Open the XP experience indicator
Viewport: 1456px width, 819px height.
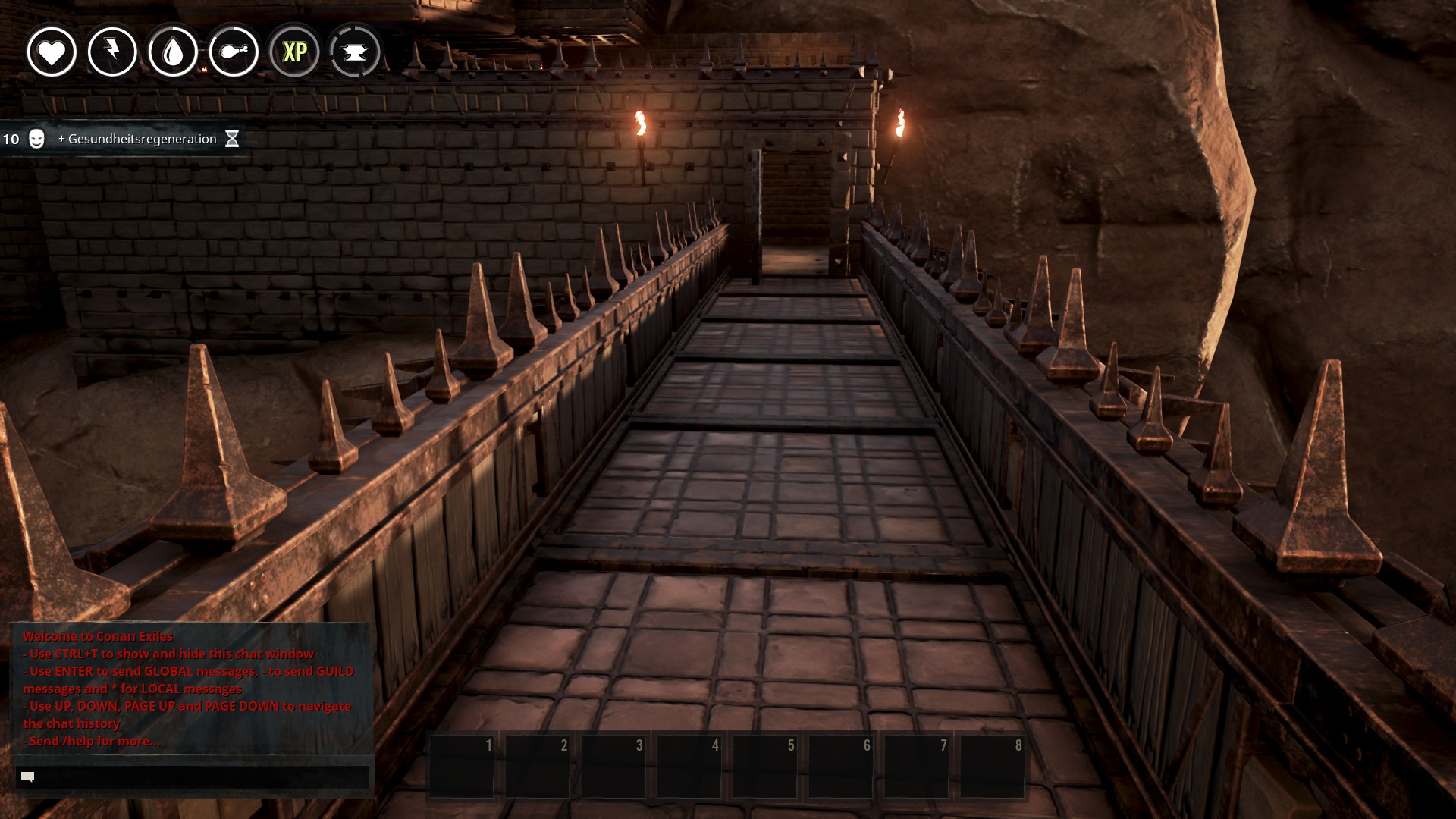(294, 52)
